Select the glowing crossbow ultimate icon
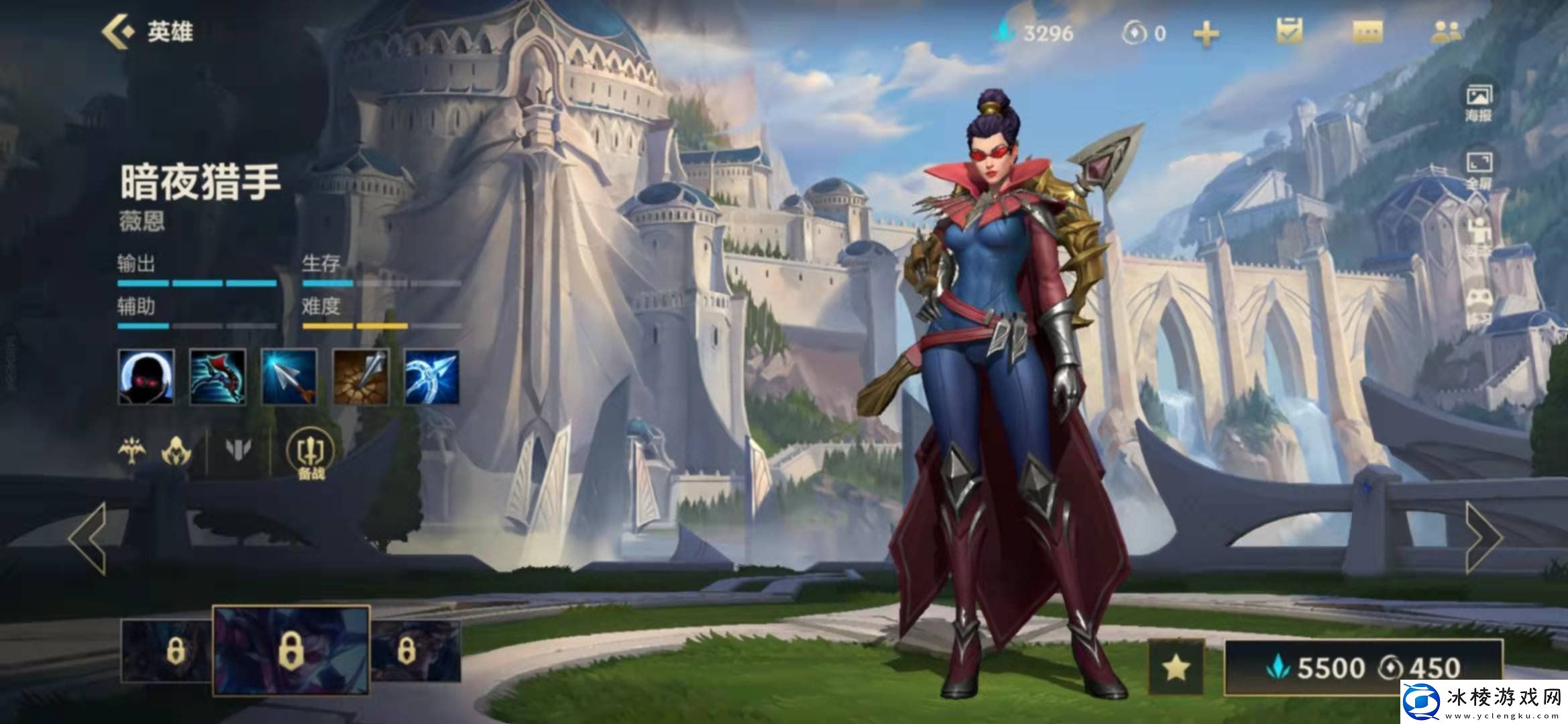Screen dimensions: 1568x724 (x=433, y=376)
